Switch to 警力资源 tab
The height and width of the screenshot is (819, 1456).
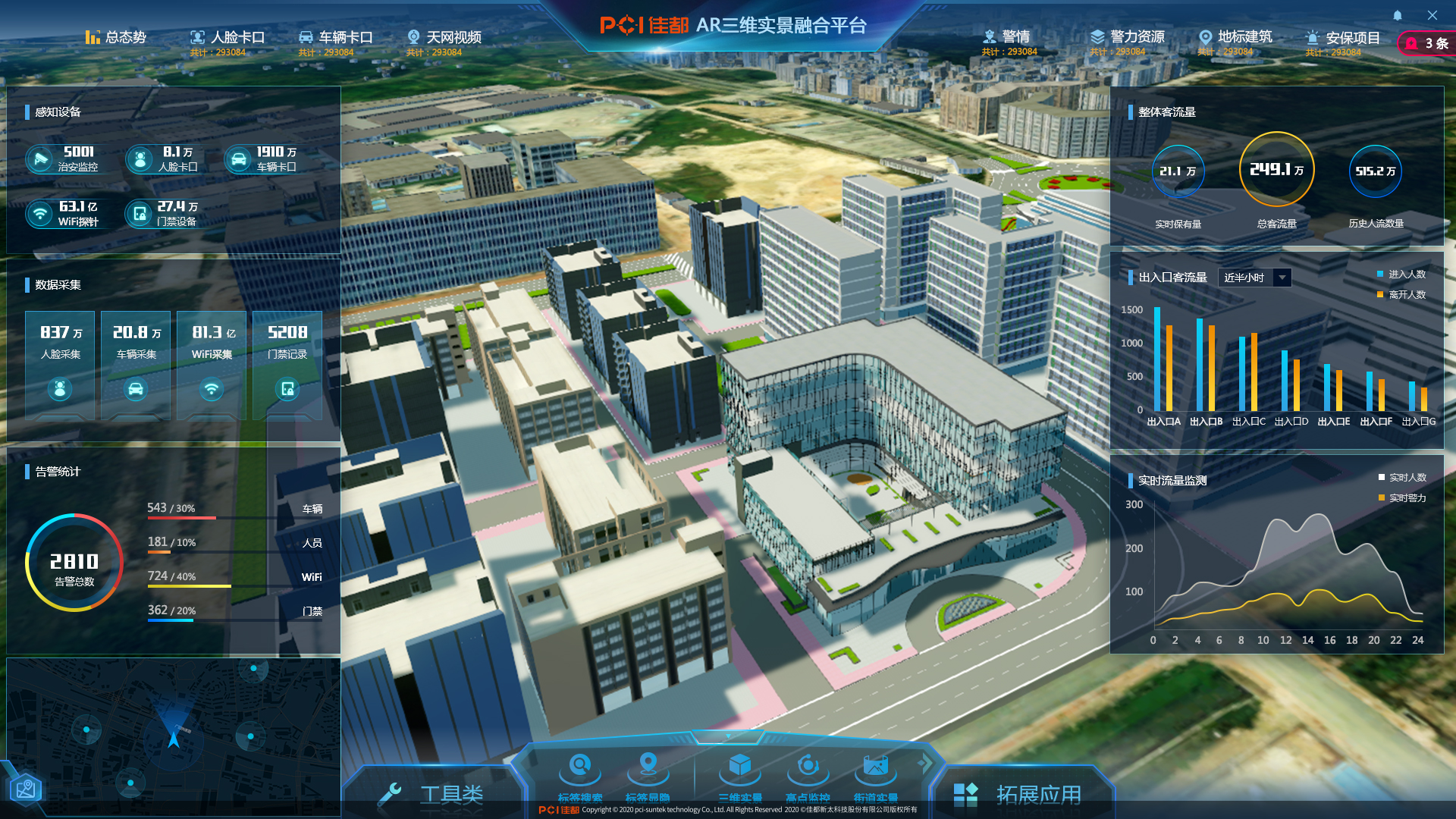point(1127,37)
